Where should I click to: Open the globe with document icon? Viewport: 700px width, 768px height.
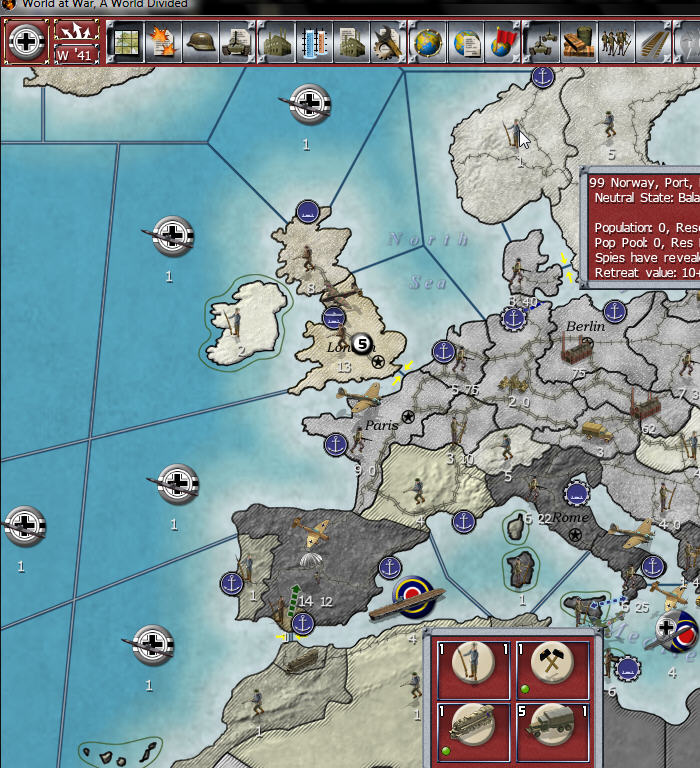tap(466, 42)
